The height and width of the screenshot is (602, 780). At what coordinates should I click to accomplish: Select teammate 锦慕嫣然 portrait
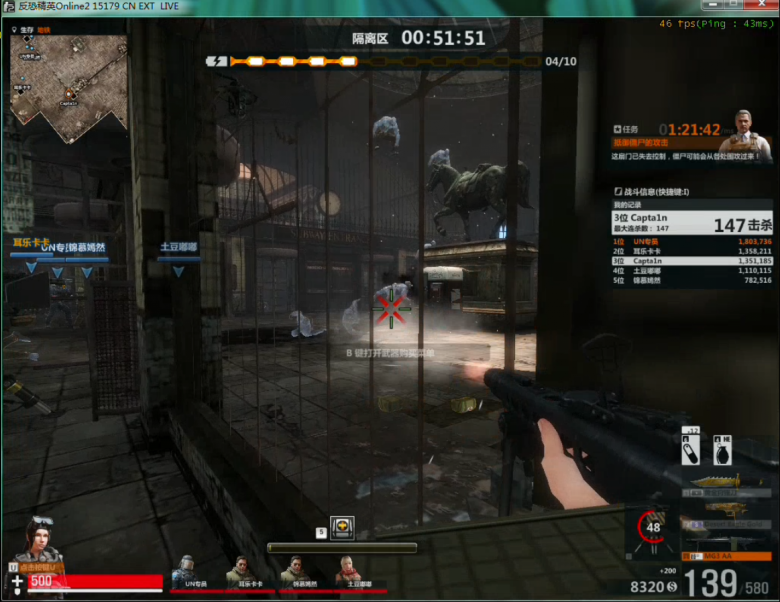coord(292,569)
